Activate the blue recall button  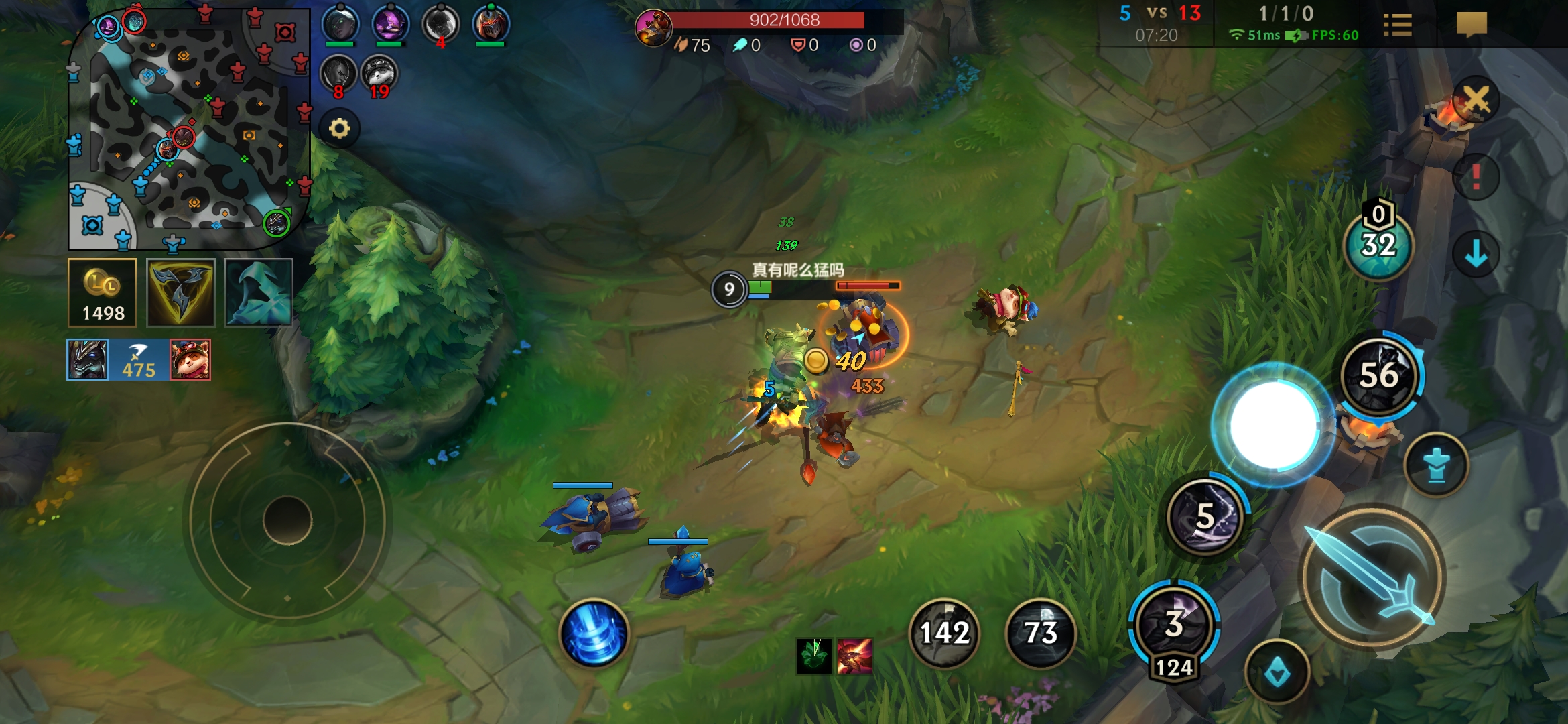pyautogui.click(x=594, y=633)
